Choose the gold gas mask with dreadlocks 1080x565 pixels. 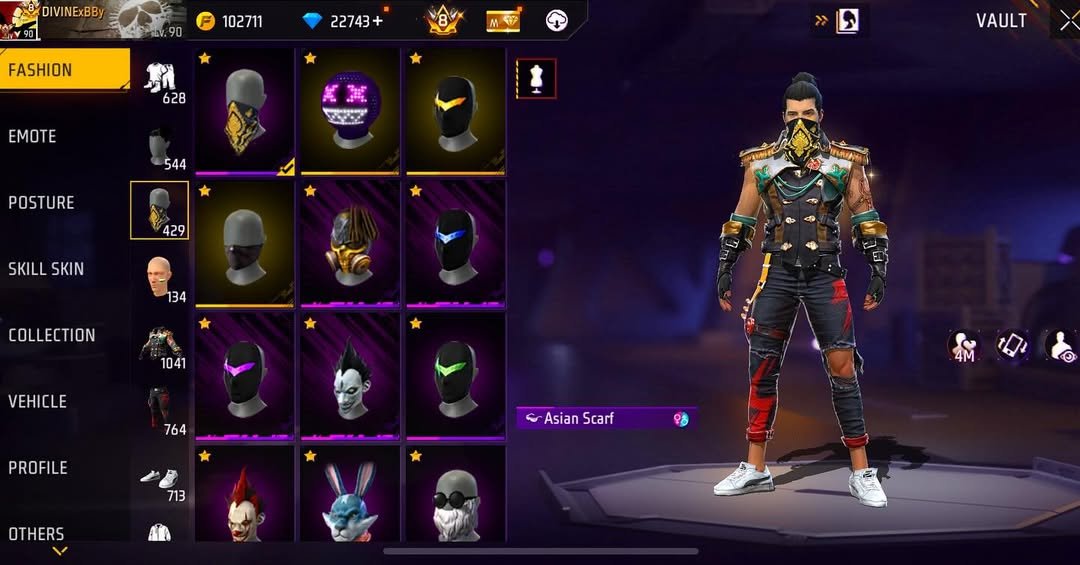(x=350, y=243)
